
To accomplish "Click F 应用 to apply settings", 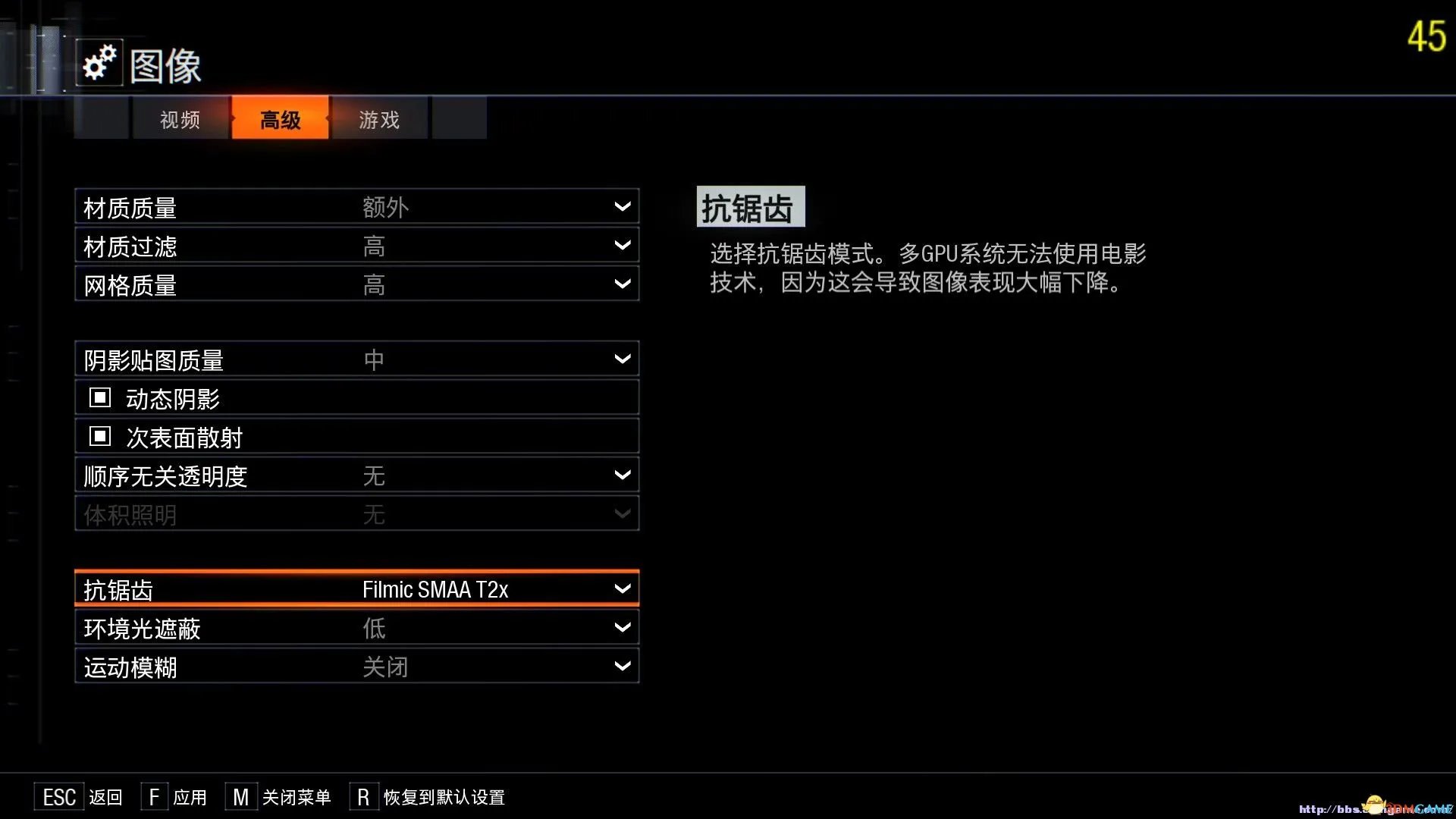I will click(174, 797).
